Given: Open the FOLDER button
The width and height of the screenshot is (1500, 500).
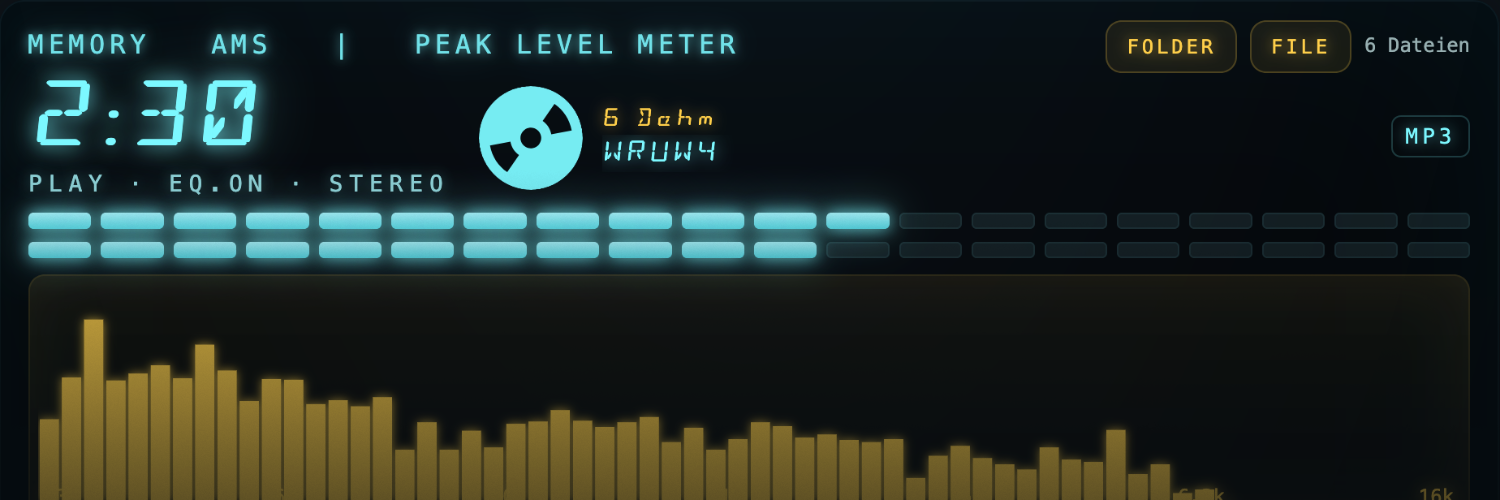Looking at the screenshot, I should coord(1170,47).
